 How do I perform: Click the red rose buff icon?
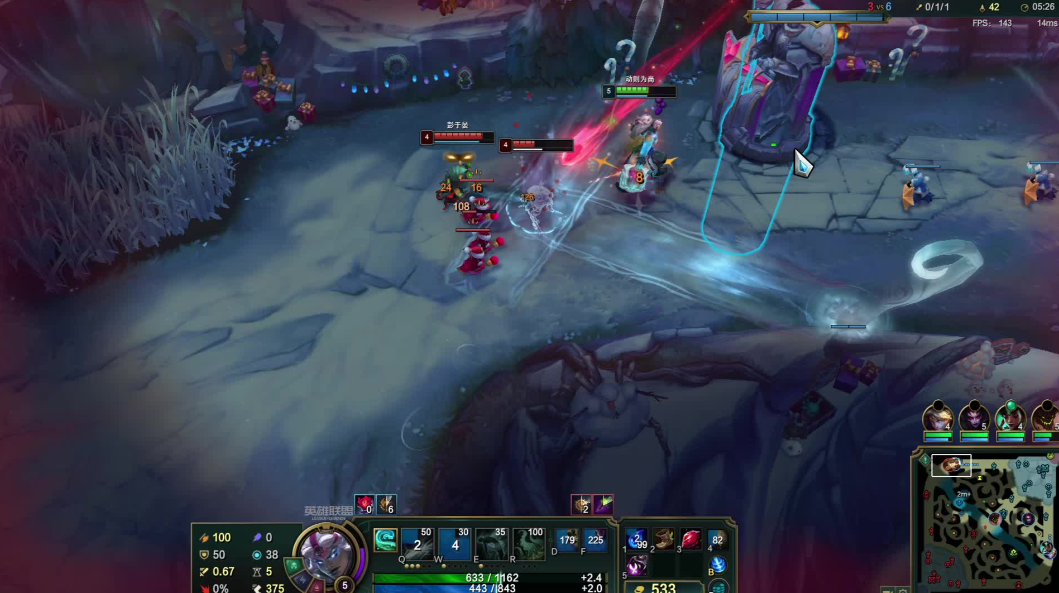pos(364,505)
